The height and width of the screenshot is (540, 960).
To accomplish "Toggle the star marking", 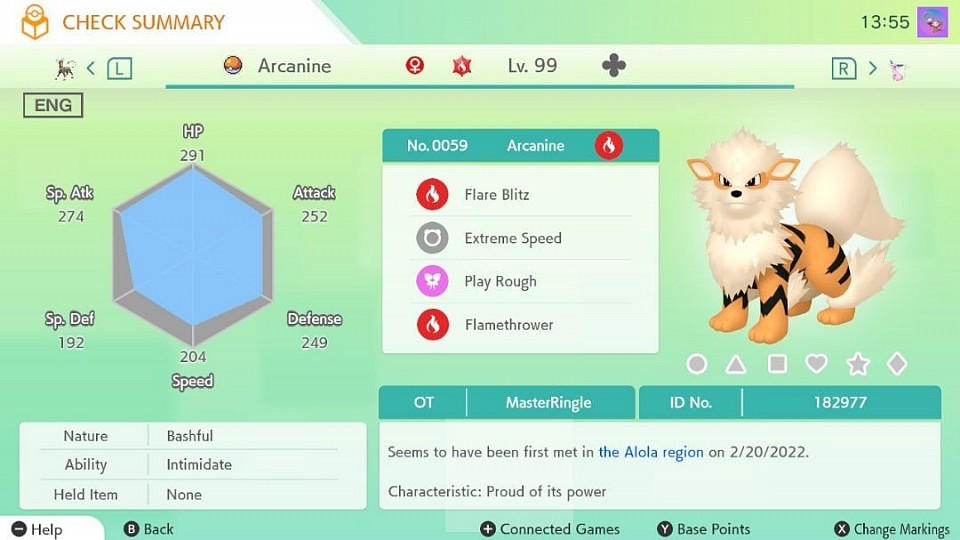I will click(857, 364).
